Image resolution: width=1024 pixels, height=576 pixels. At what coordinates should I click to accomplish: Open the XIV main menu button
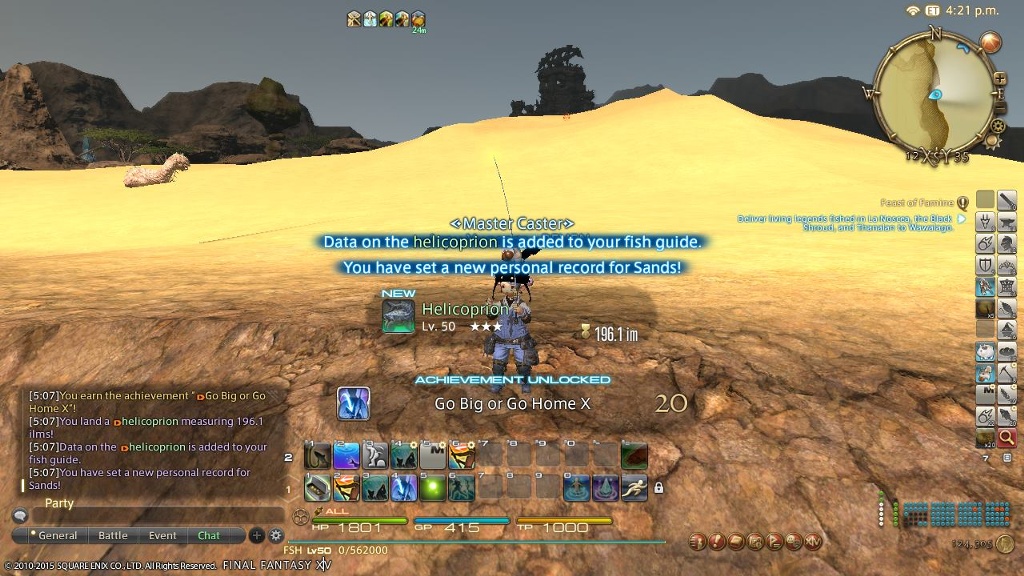[812, 541]
